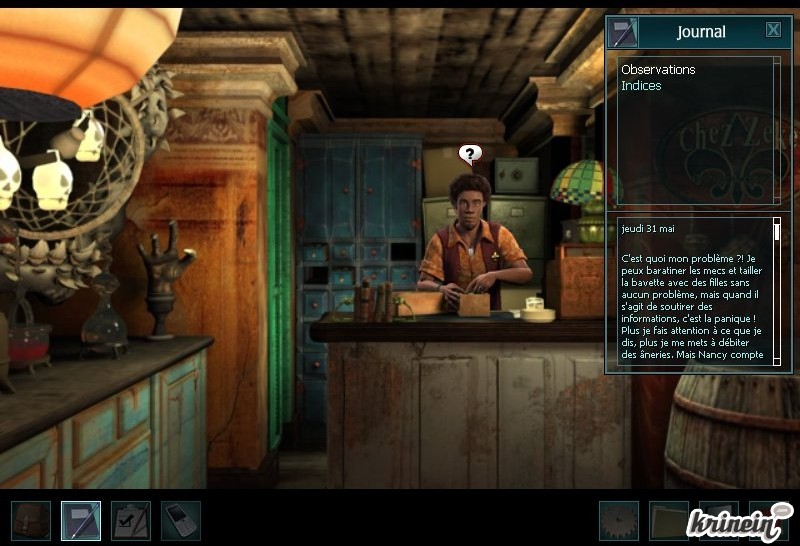Open the leather inventory bag
The image size is (800, 546).
(31, 521)
